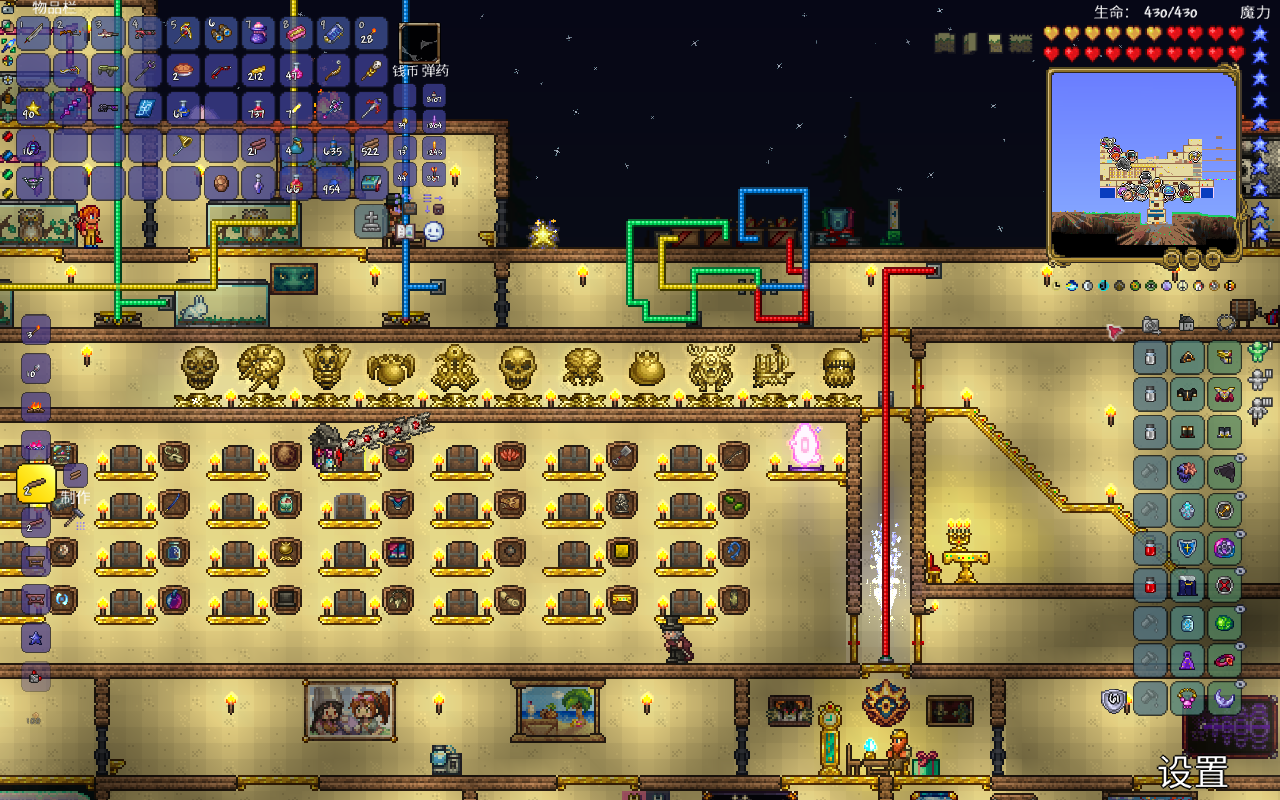Screen dimensions: 1280x800
Task: Open the emote bubble face icon
Action: [433, 231]
